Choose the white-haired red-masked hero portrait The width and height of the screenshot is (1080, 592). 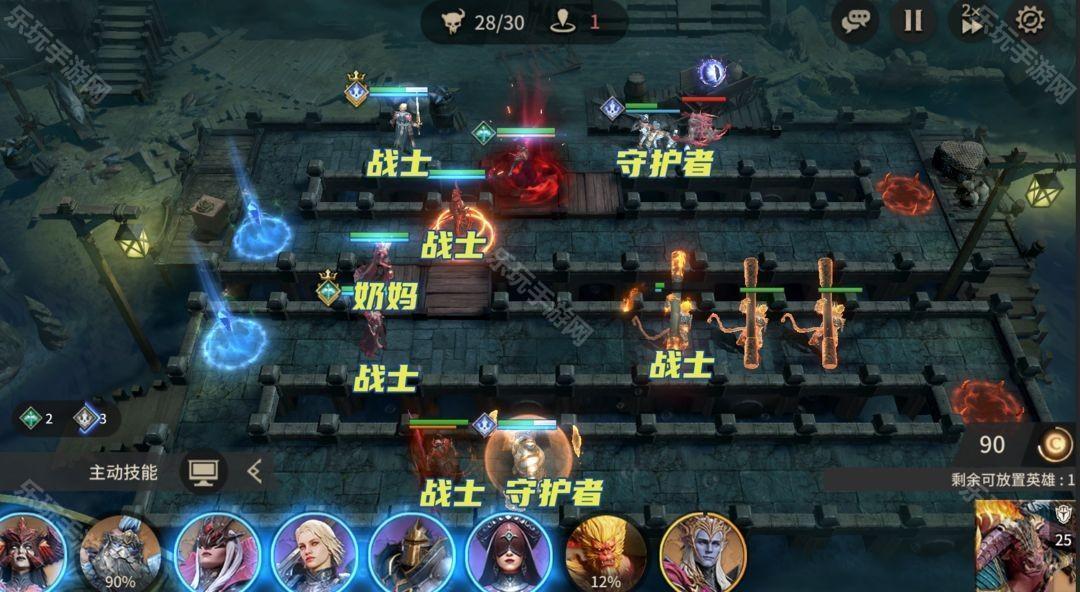point(217,553)
